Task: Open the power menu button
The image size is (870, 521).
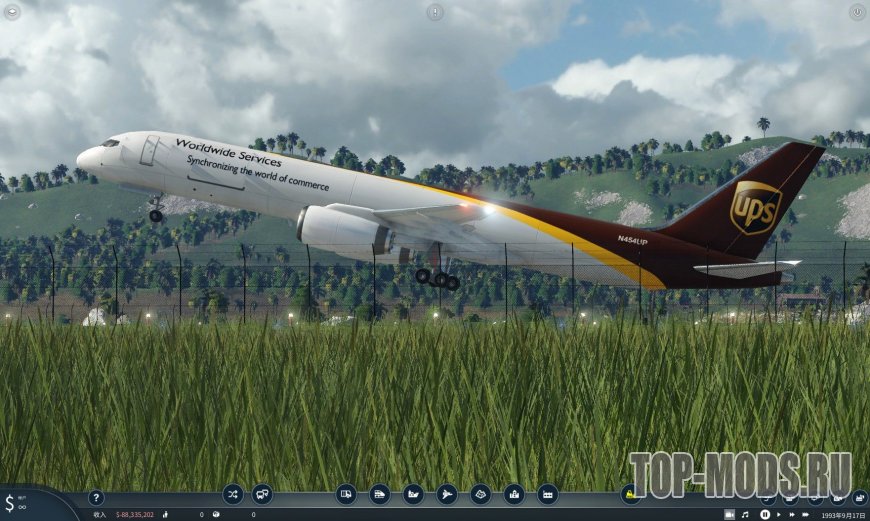Action: 857,12
